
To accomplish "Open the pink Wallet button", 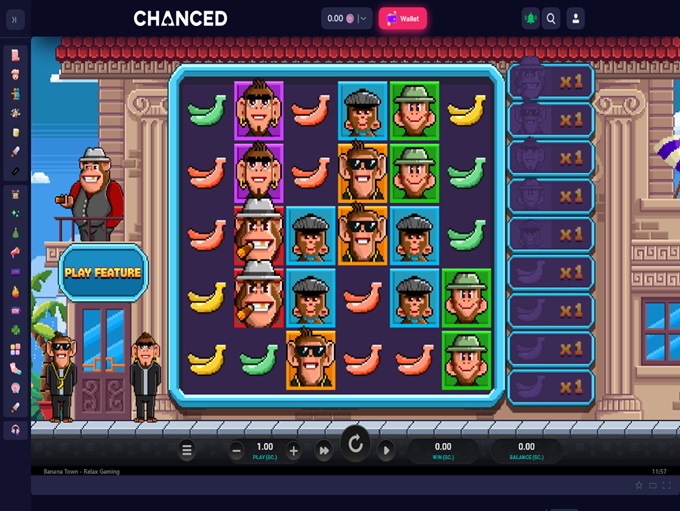I will 402,18.
